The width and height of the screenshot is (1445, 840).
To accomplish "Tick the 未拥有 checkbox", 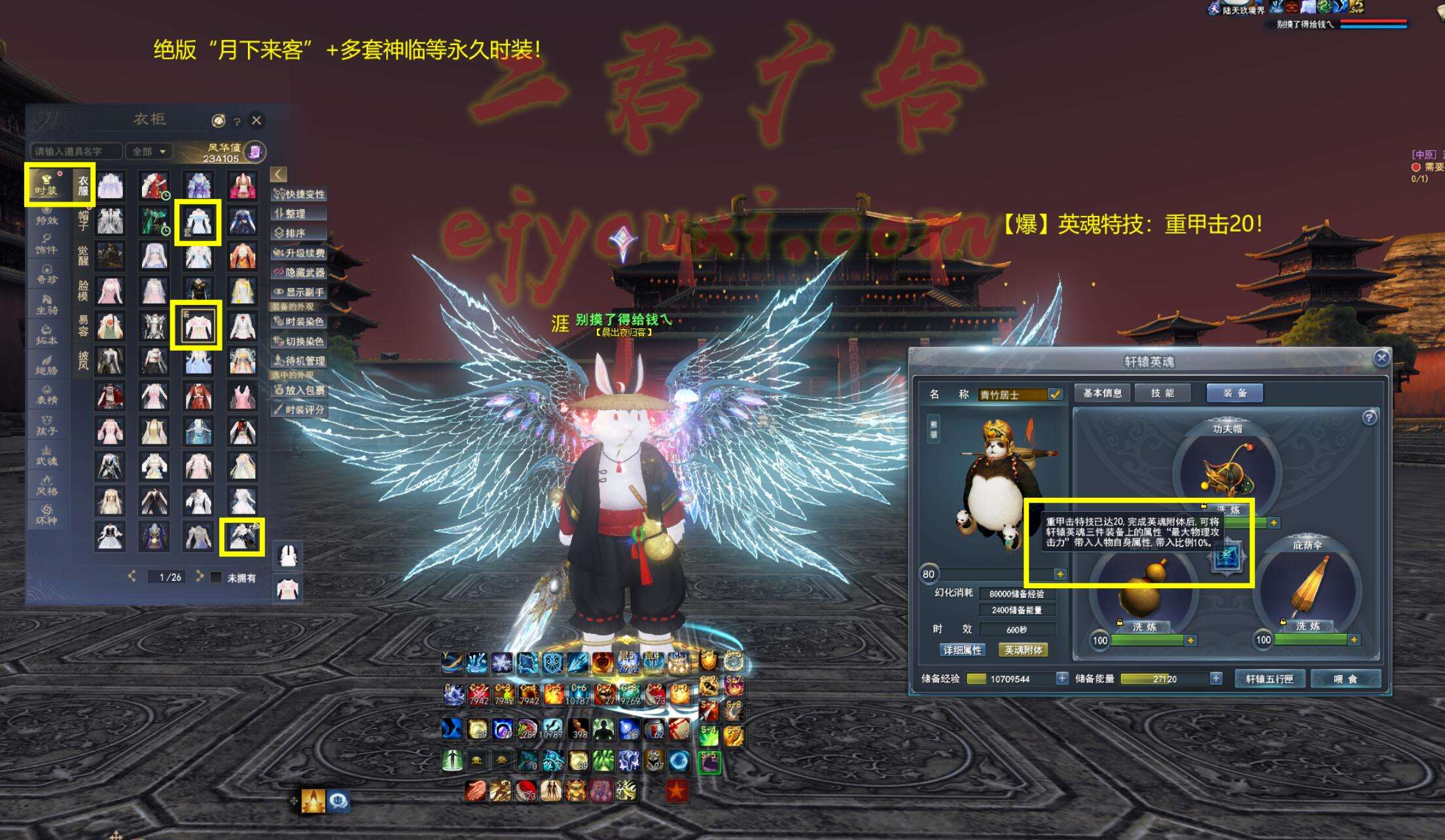I will [216, 578].
